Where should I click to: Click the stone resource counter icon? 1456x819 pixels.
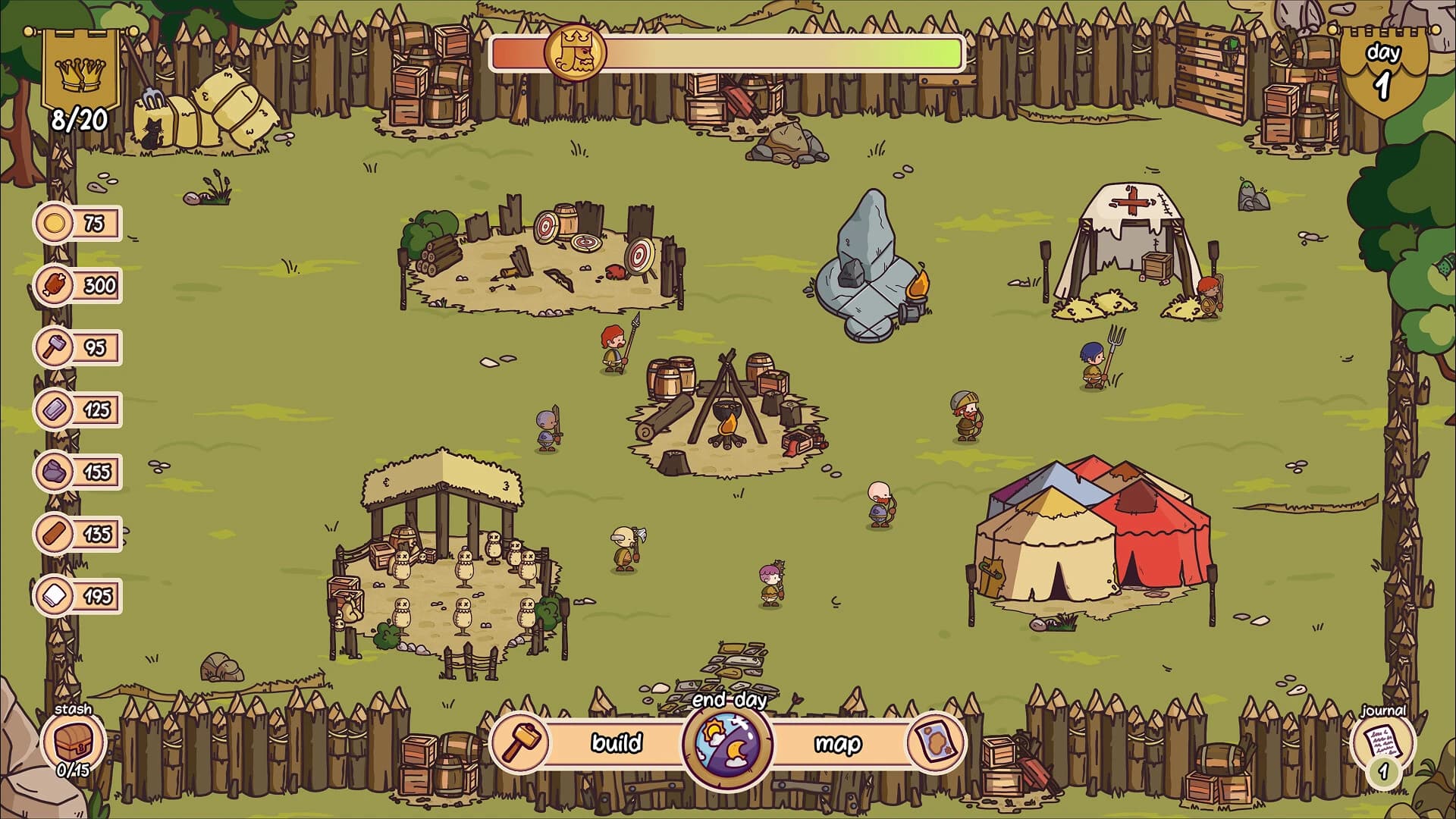coord(53,470)
